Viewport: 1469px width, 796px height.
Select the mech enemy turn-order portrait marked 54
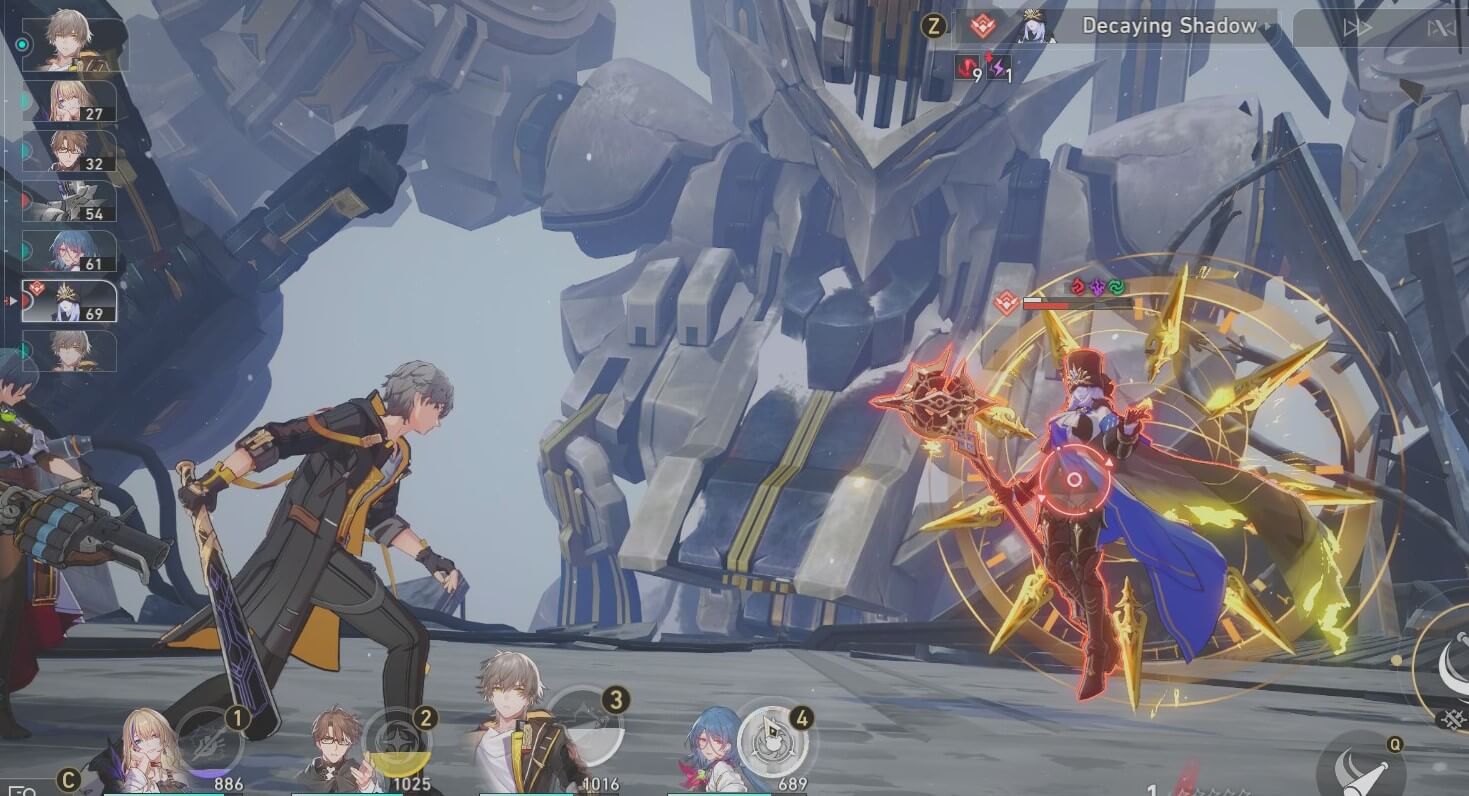(x=69, y=201)
